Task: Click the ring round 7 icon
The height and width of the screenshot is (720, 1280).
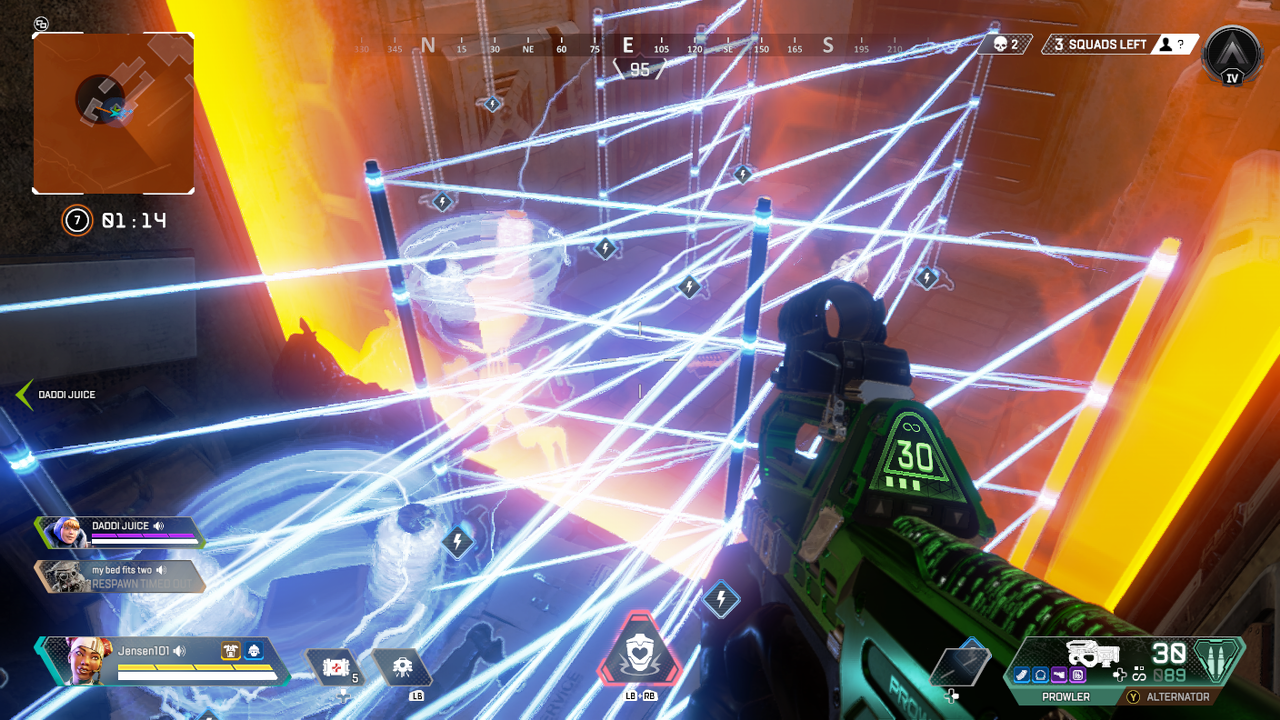Action: (77, 220)
